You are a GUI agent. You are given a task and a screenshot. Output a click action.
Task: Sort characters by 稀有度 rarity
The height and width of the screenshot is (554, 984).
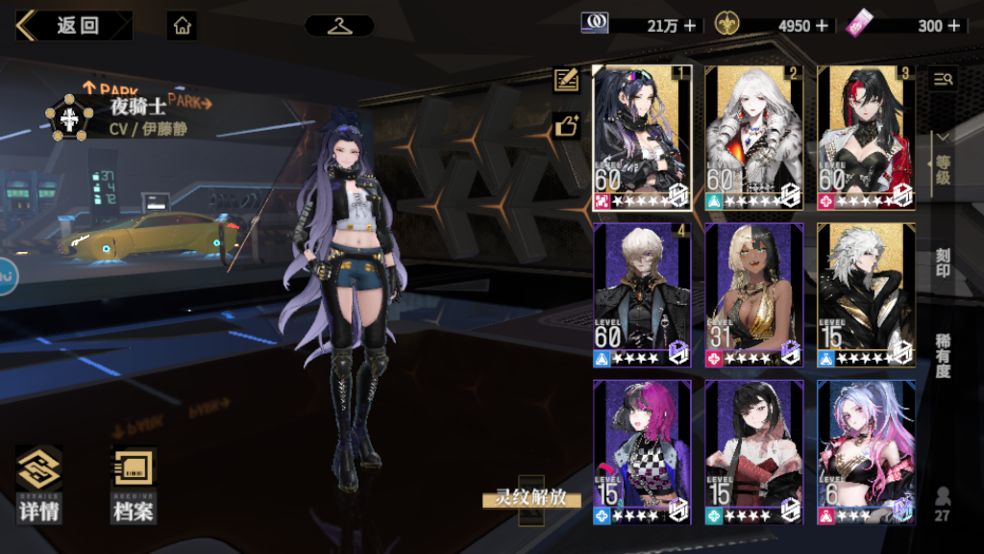click(942, 357)
